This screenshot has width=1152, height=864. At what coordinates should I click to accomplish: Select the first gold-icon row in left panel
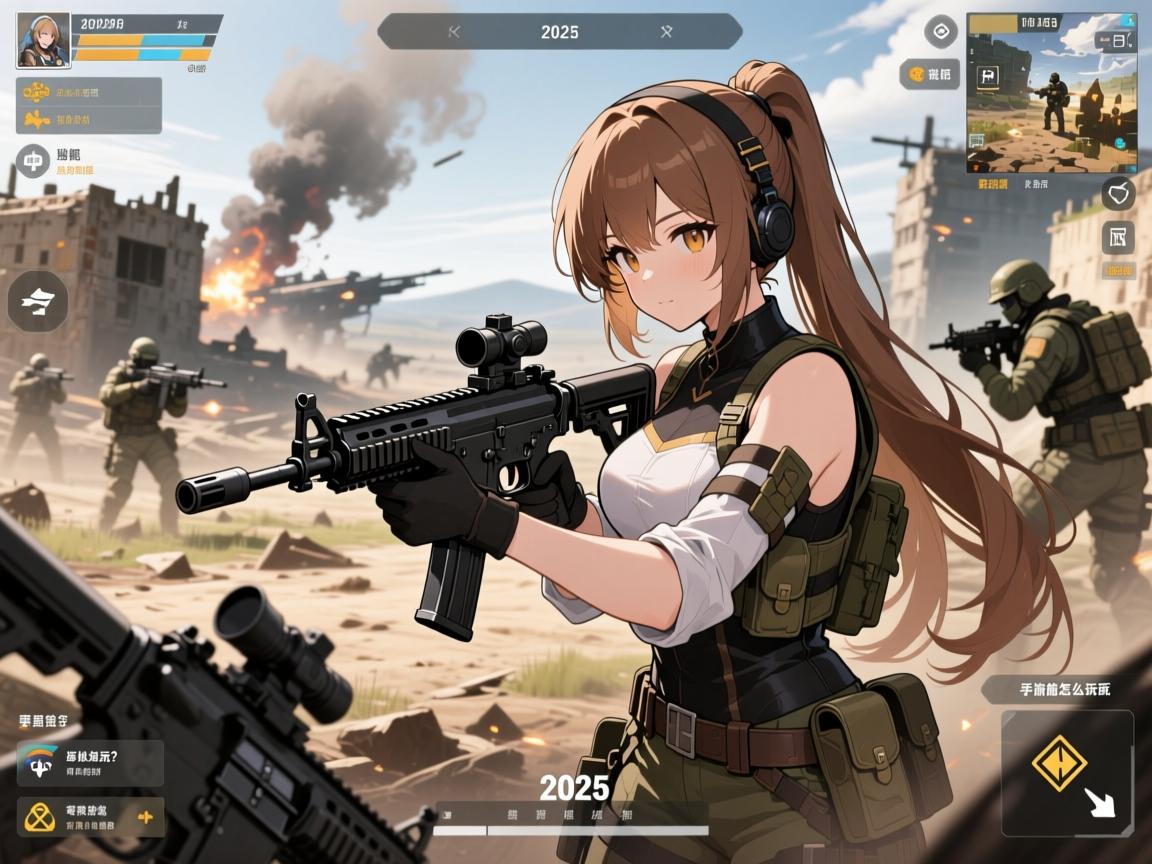[x=89, y=93]
